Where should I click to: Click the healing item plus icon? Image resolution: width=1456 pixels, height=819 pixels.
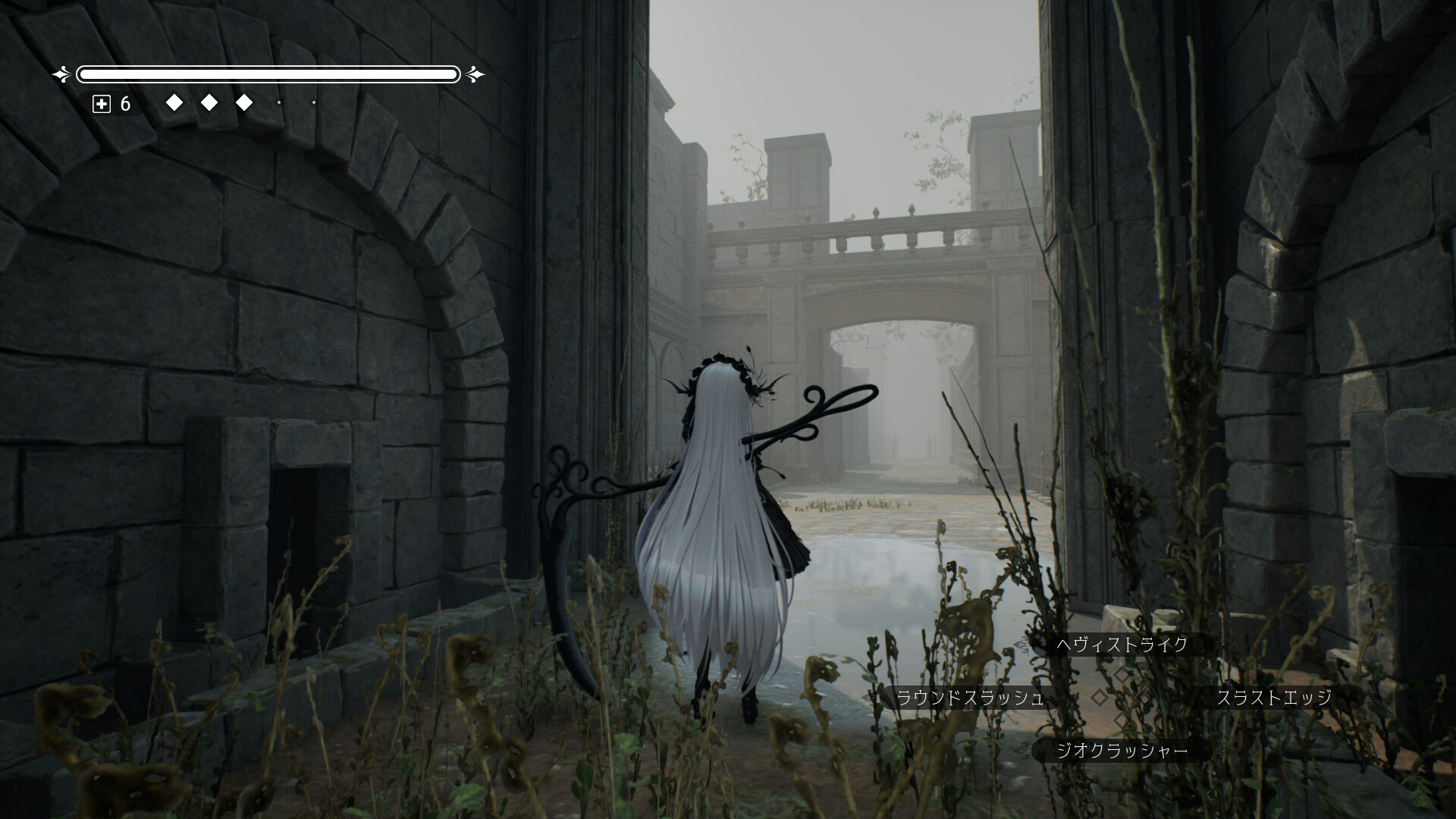[102, 103]
